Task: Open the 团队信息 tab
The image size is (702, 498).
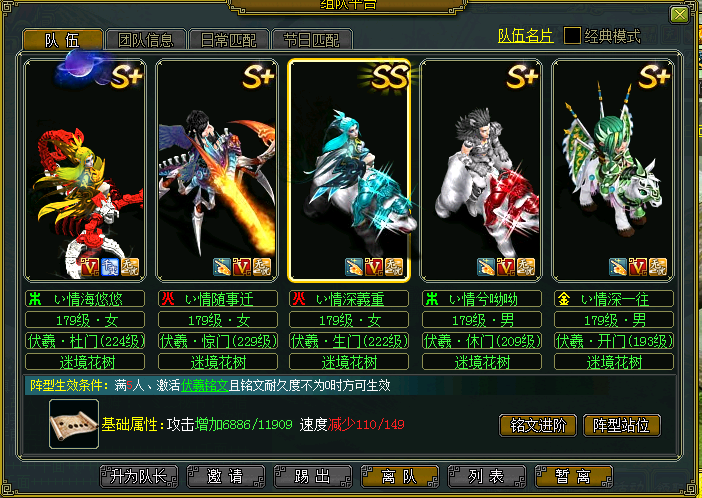Action: pos(145,40)
